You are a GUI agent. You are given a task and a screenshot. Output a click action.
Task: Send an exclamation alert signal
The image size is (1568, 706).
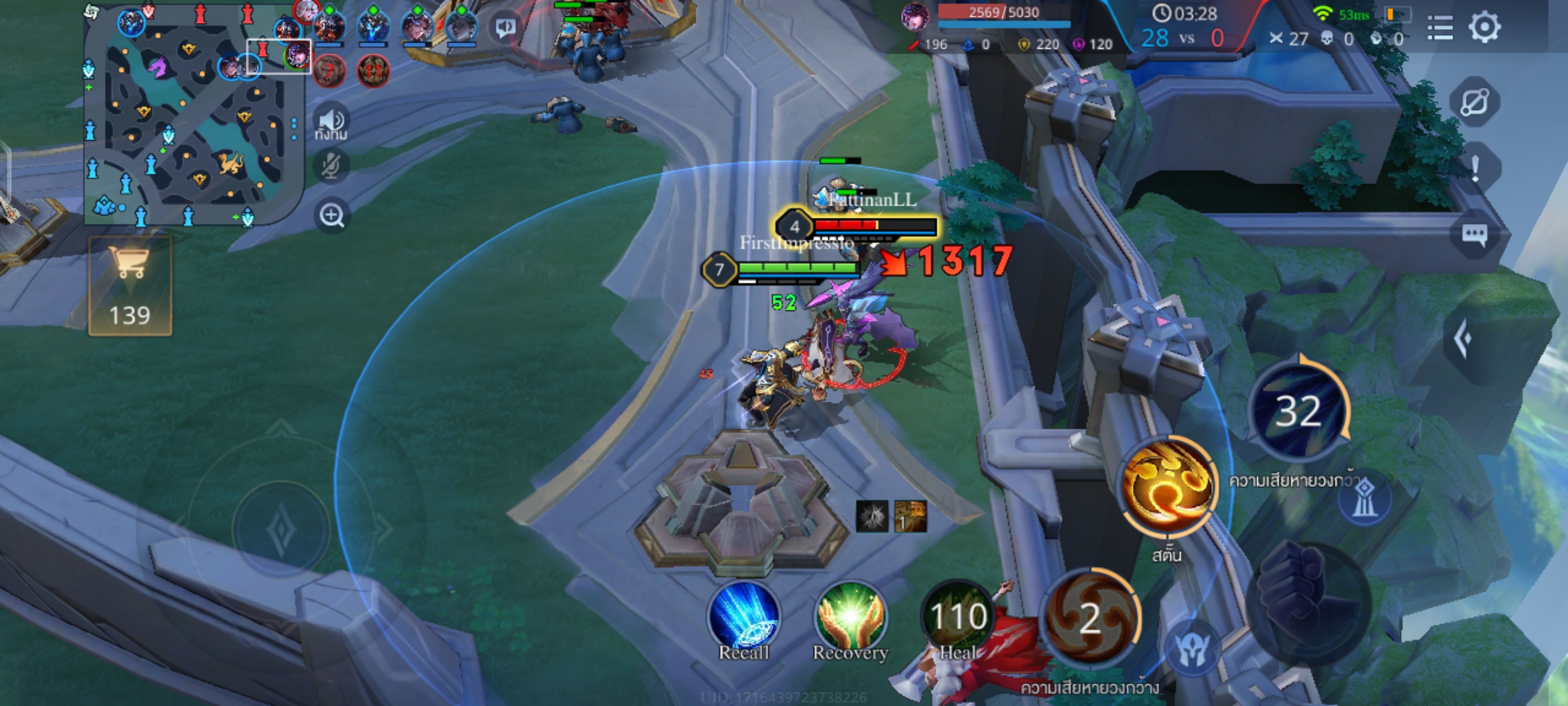(1474, 168)
